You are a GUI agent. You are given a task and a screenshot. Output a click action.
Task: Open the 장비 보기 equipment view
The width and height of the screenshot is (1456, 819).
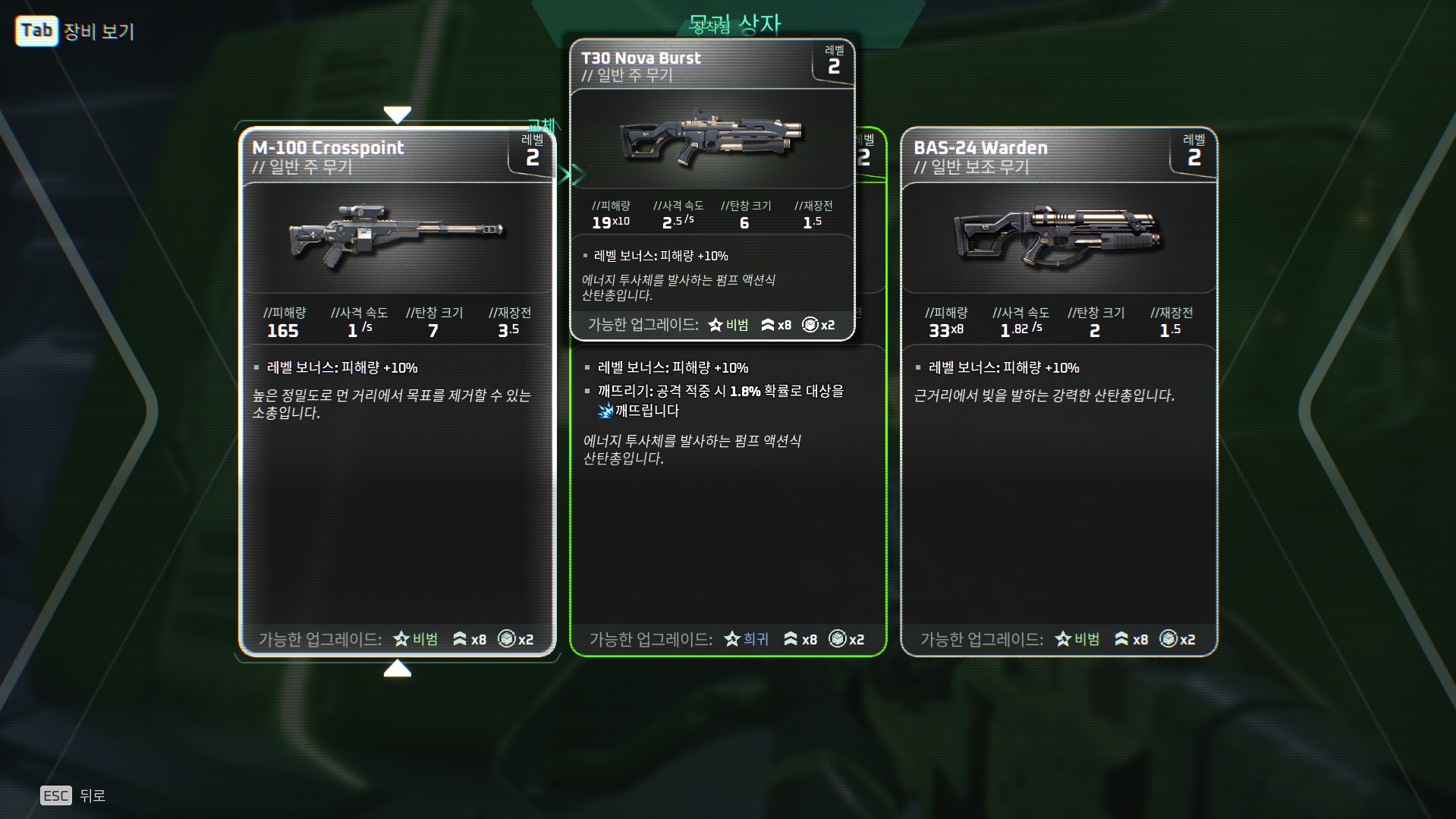(75, 31)
